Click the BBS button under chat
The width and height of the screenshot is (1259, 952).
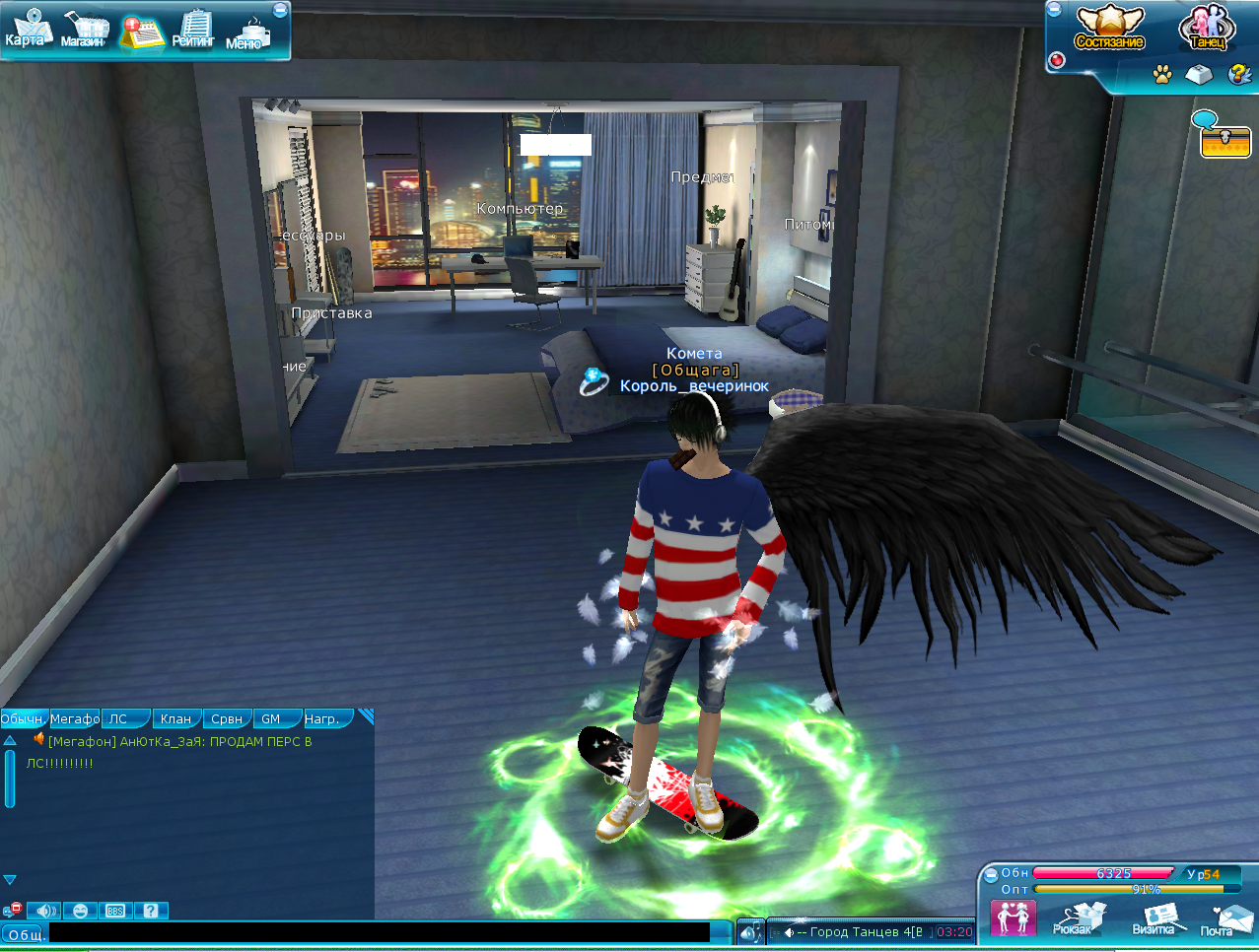114,911
